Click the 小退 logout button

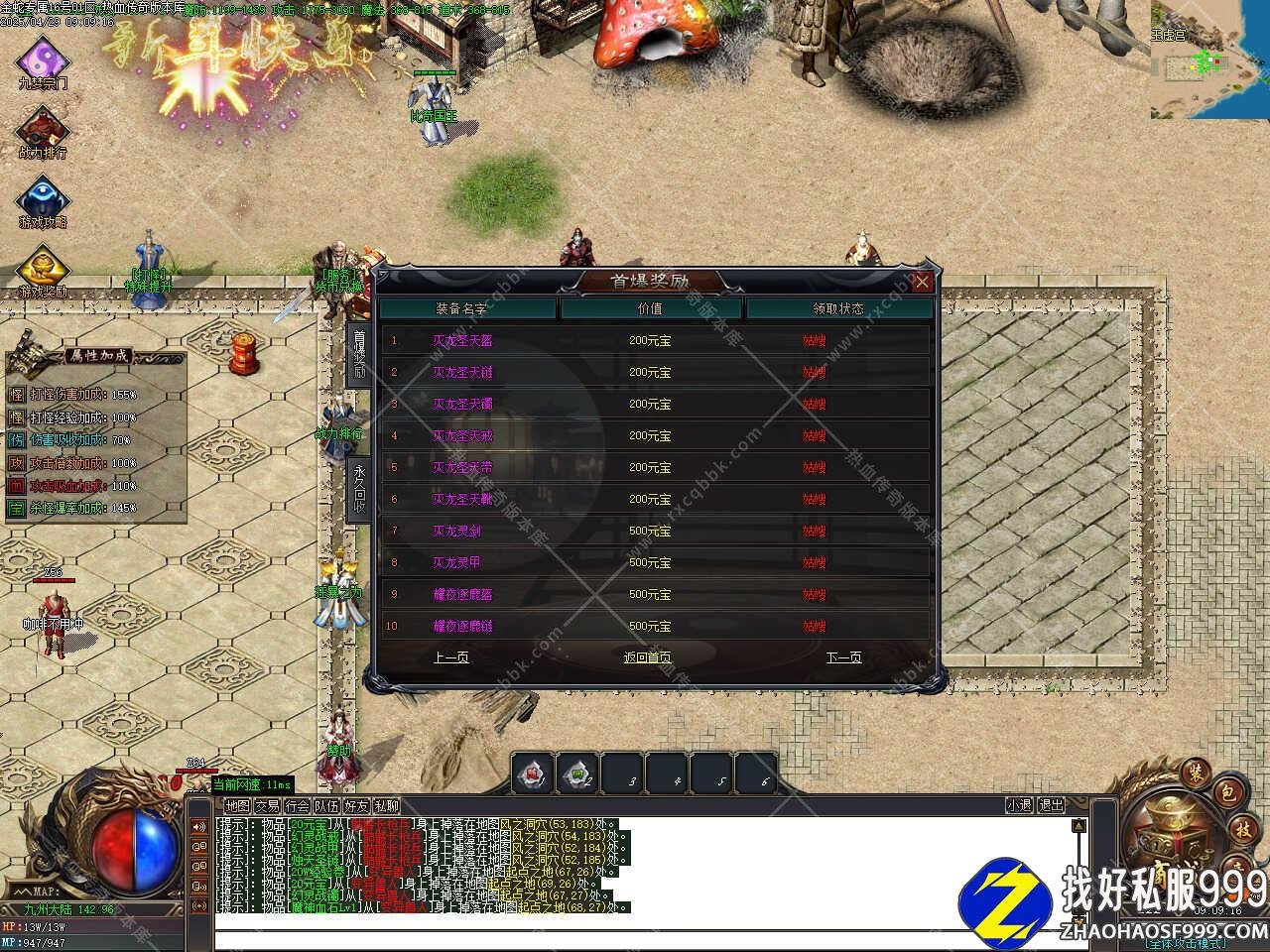click(x=1019, y=805)
